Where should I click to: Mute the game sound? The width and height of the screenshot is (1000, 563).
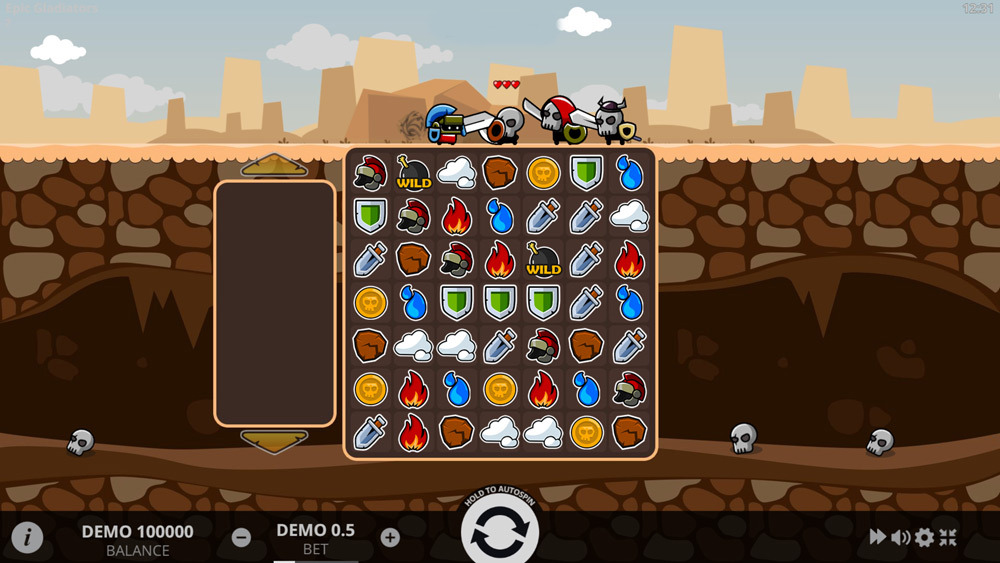(x=900, y=537)
